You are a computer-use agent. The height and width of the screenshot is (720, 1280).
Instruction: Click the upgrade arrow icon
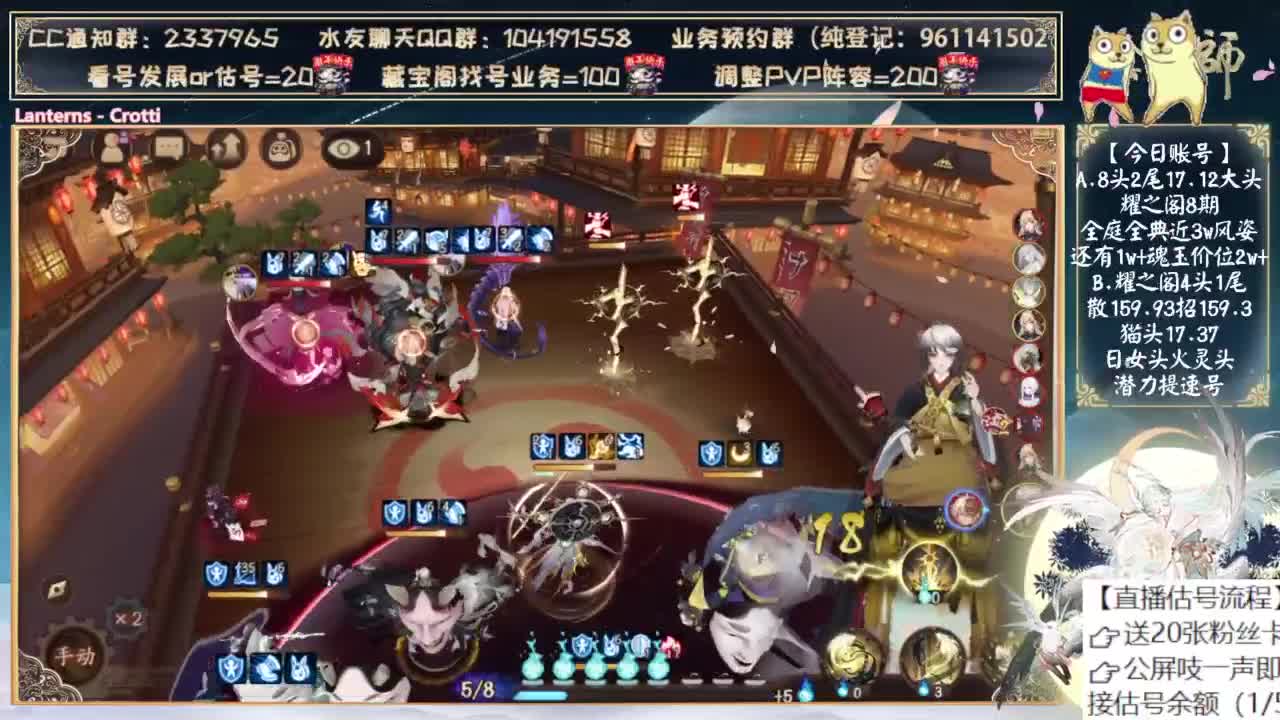point(225,147)
